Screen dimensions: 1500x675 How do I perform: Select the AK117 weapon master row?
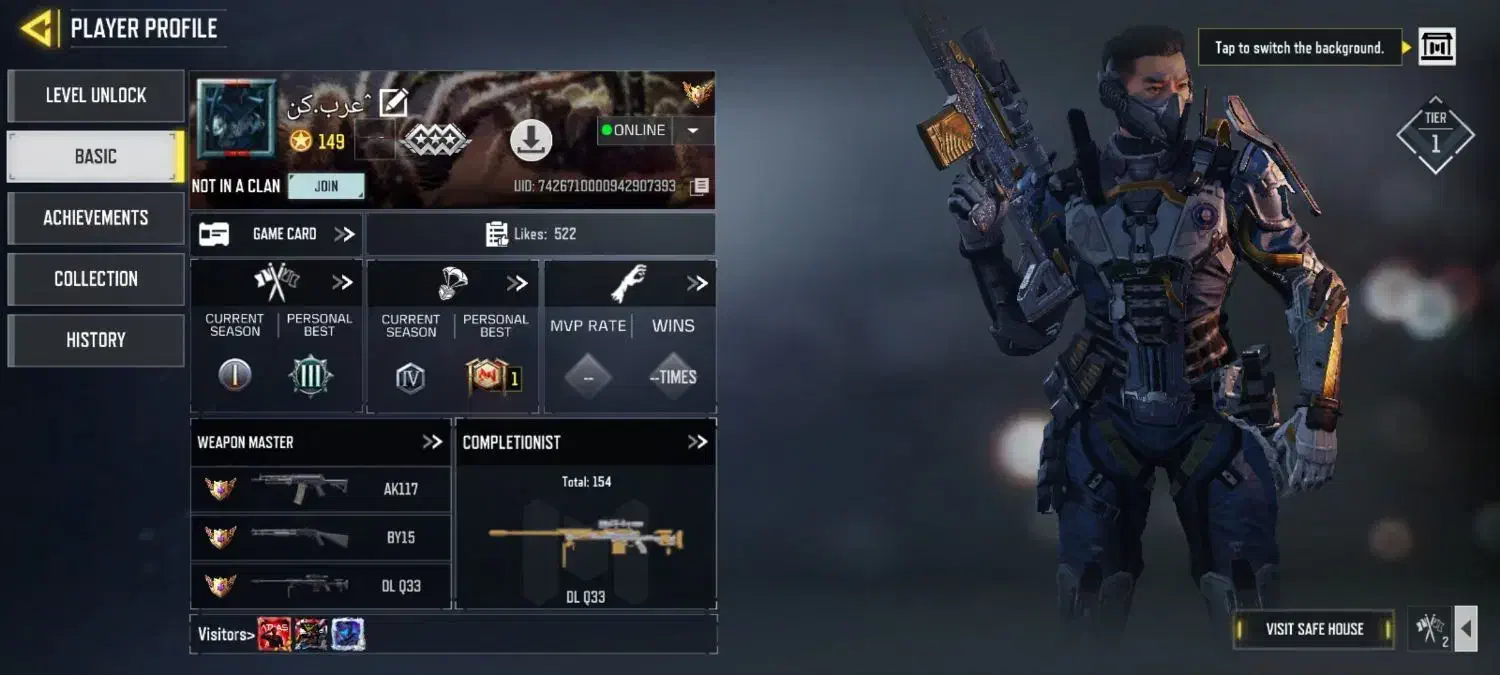[320, 489]
